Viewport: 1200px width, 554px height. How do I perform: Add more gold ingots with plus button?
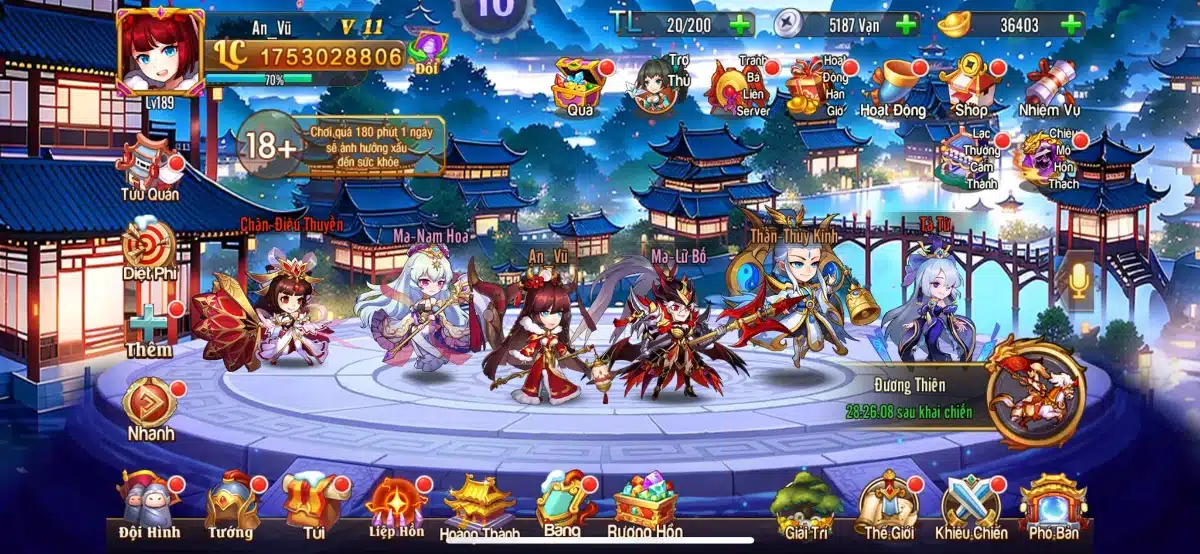1072,24
